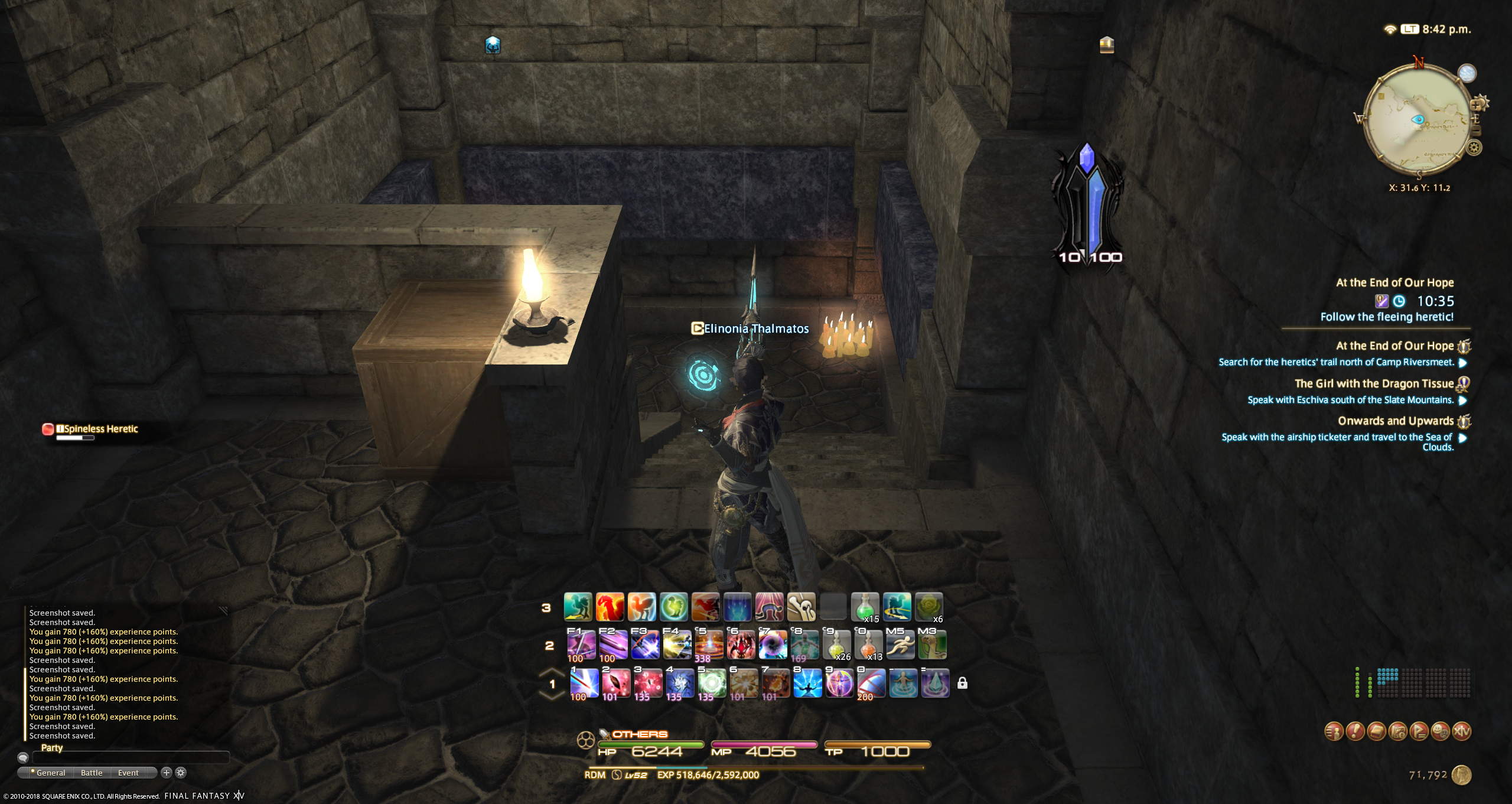Open the Character main menu icon
1512x804 pixels.
point(1334,731)
